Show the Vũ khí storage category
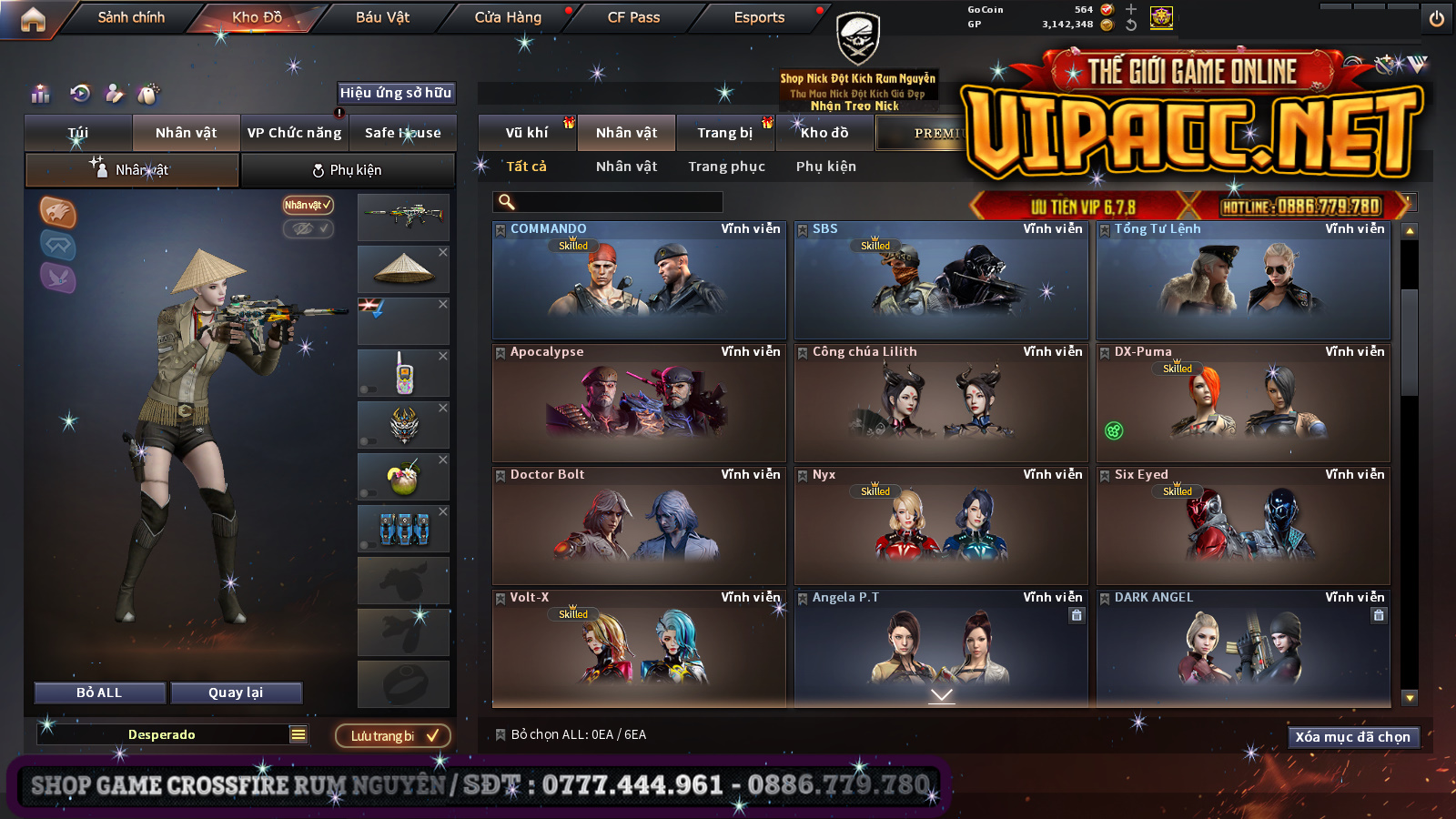The height and width of the screenshot is (819, 1456). [527, 133]
